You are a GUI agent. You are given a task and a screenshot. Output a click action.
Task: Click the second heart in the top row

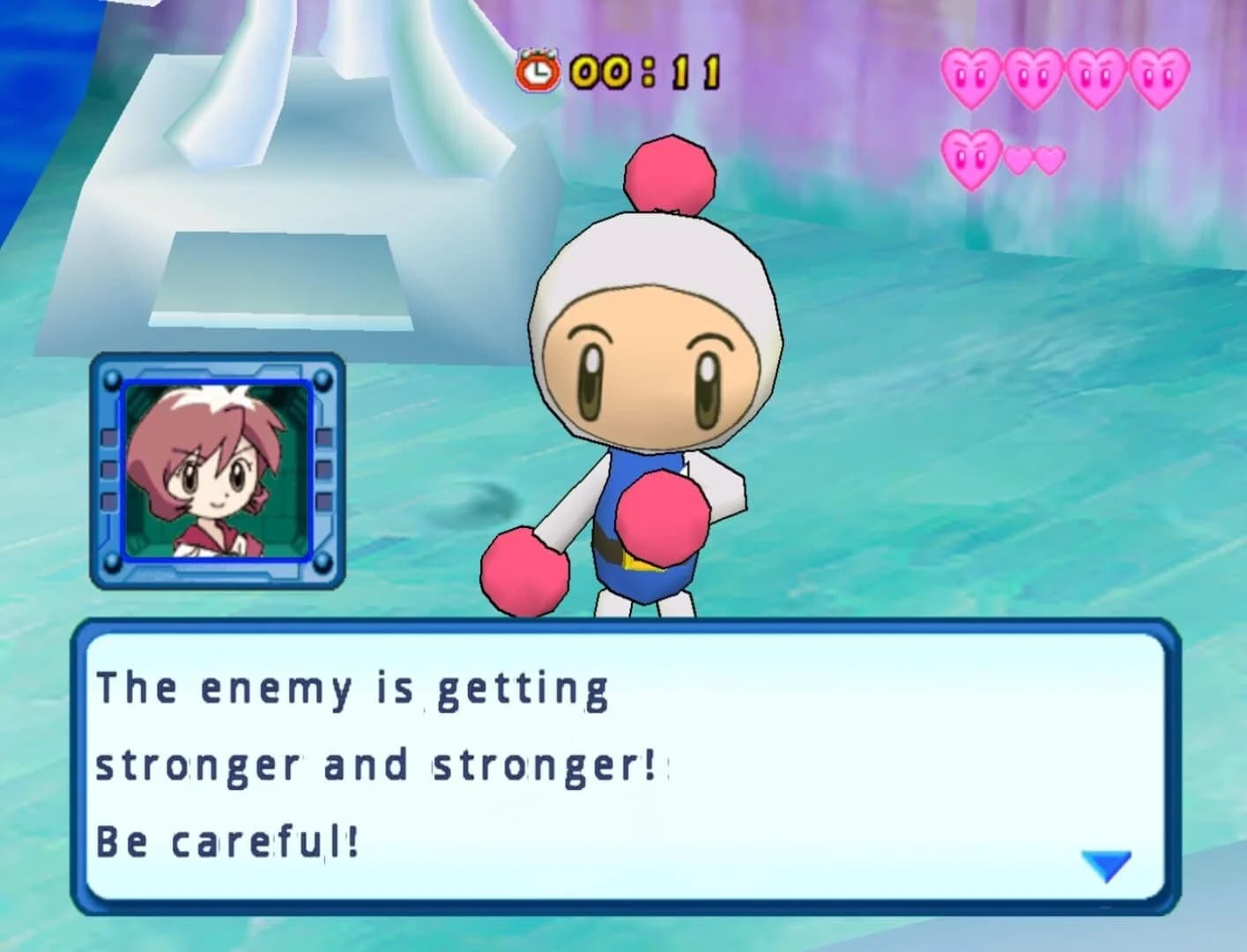(x=1031, y=76)
